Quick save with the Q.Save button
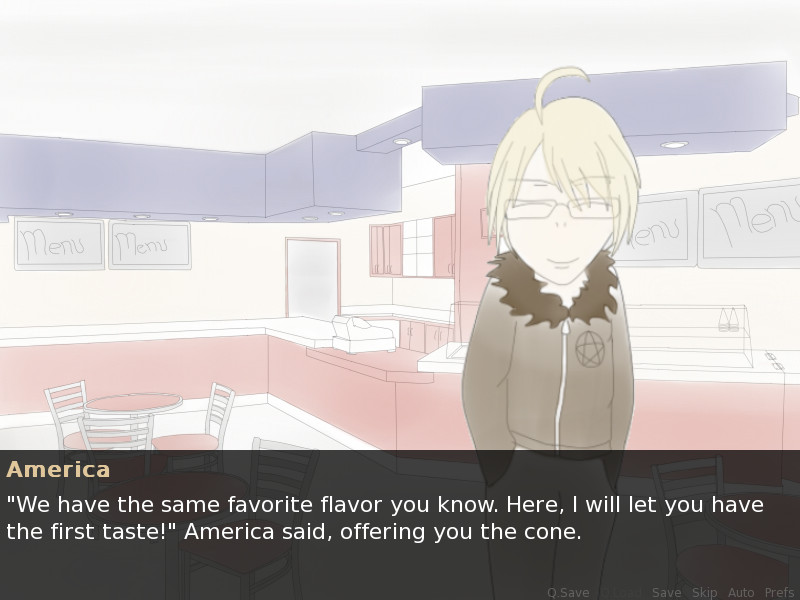 [x=568, y=593]
